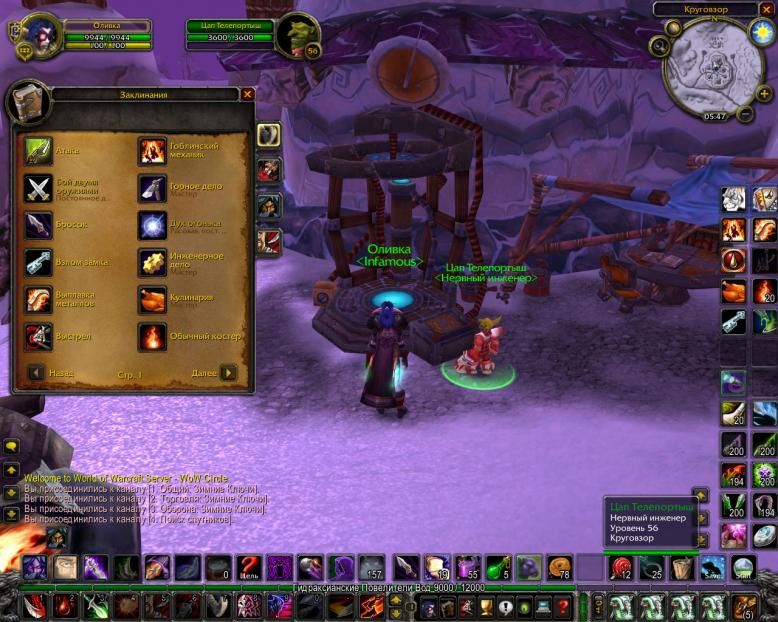
Task: Zoom out the minimap with minus button
Action: pyautogui.click(x=744, y=114)
